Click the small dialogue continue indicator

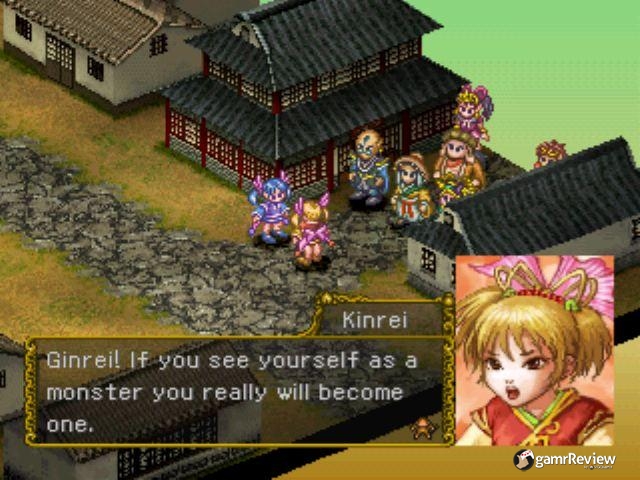(424, 429)
